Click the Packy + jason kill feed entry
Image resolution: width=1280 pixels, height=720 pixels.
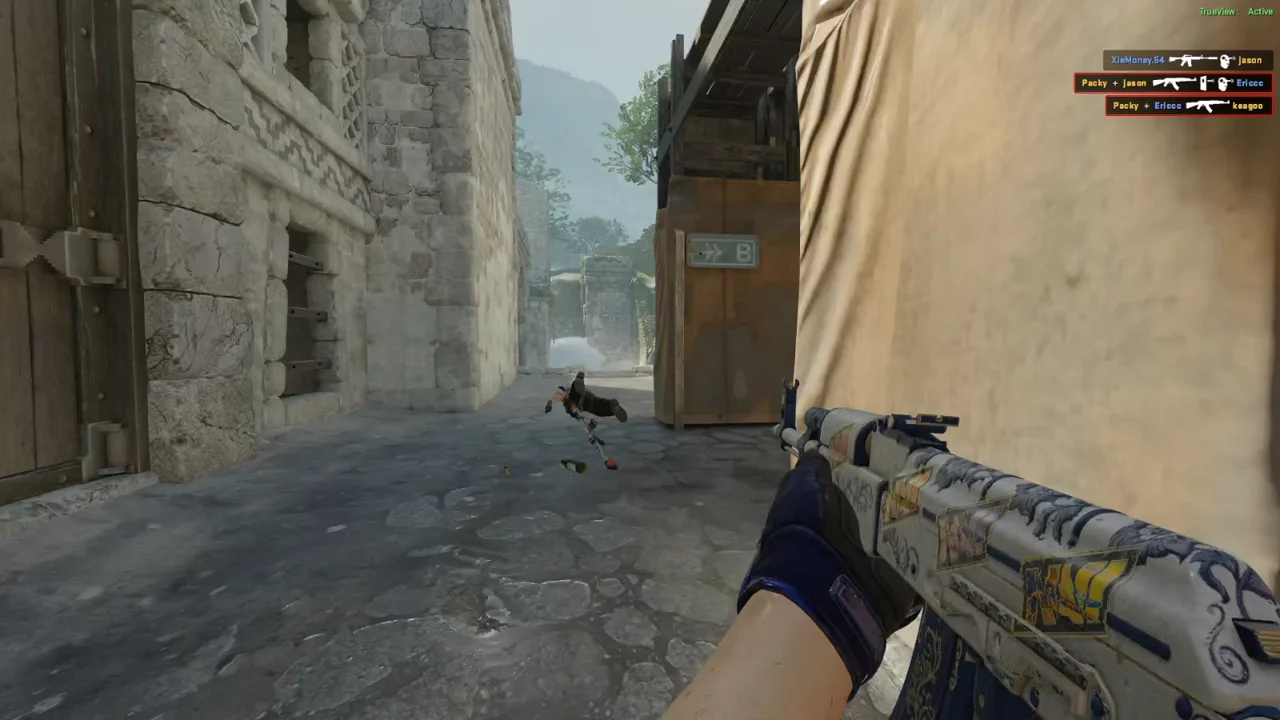pos(1172,83)
